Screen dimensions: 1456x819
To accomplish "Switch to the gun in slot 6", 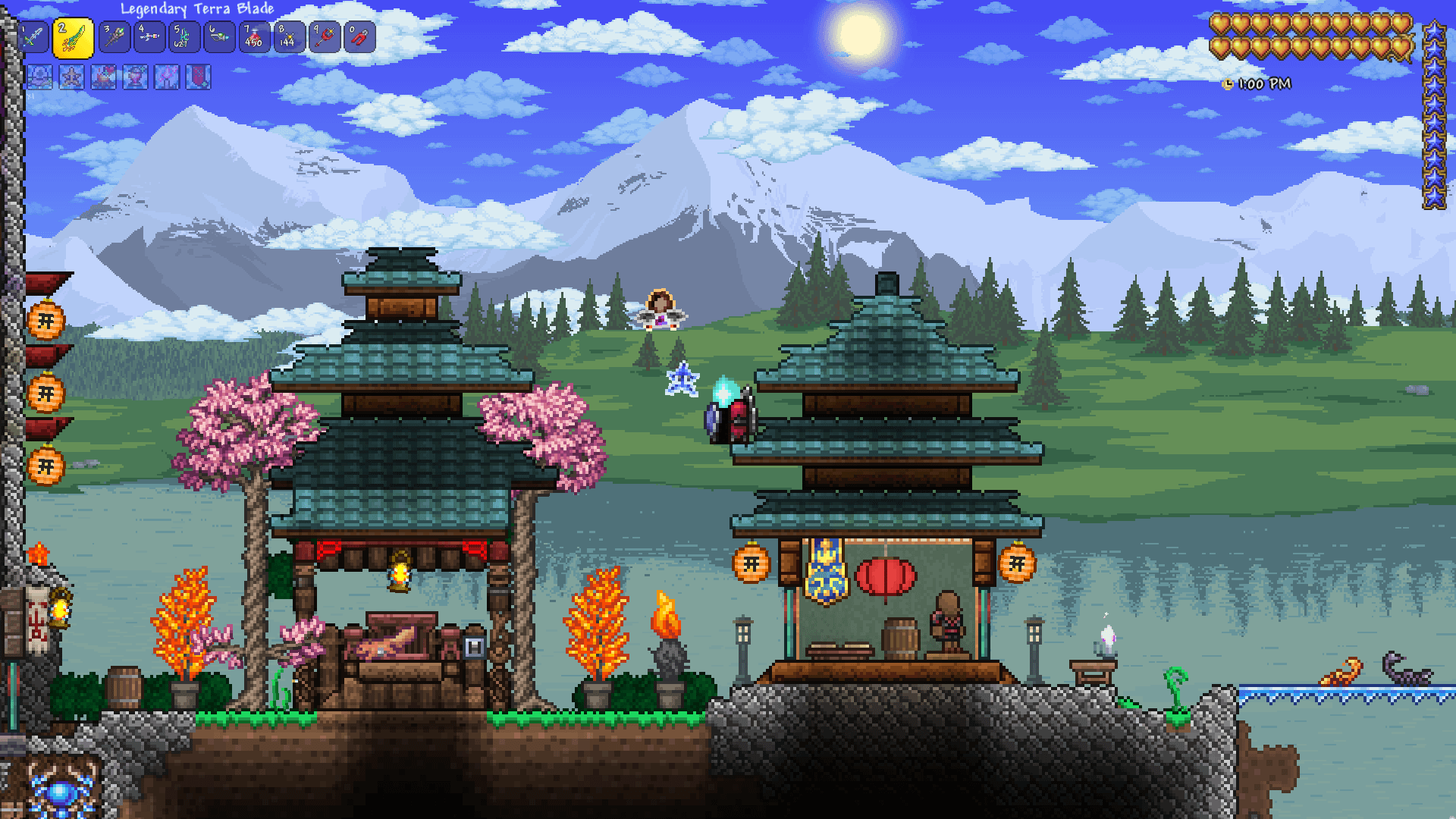I will click(x=219, y=37).
